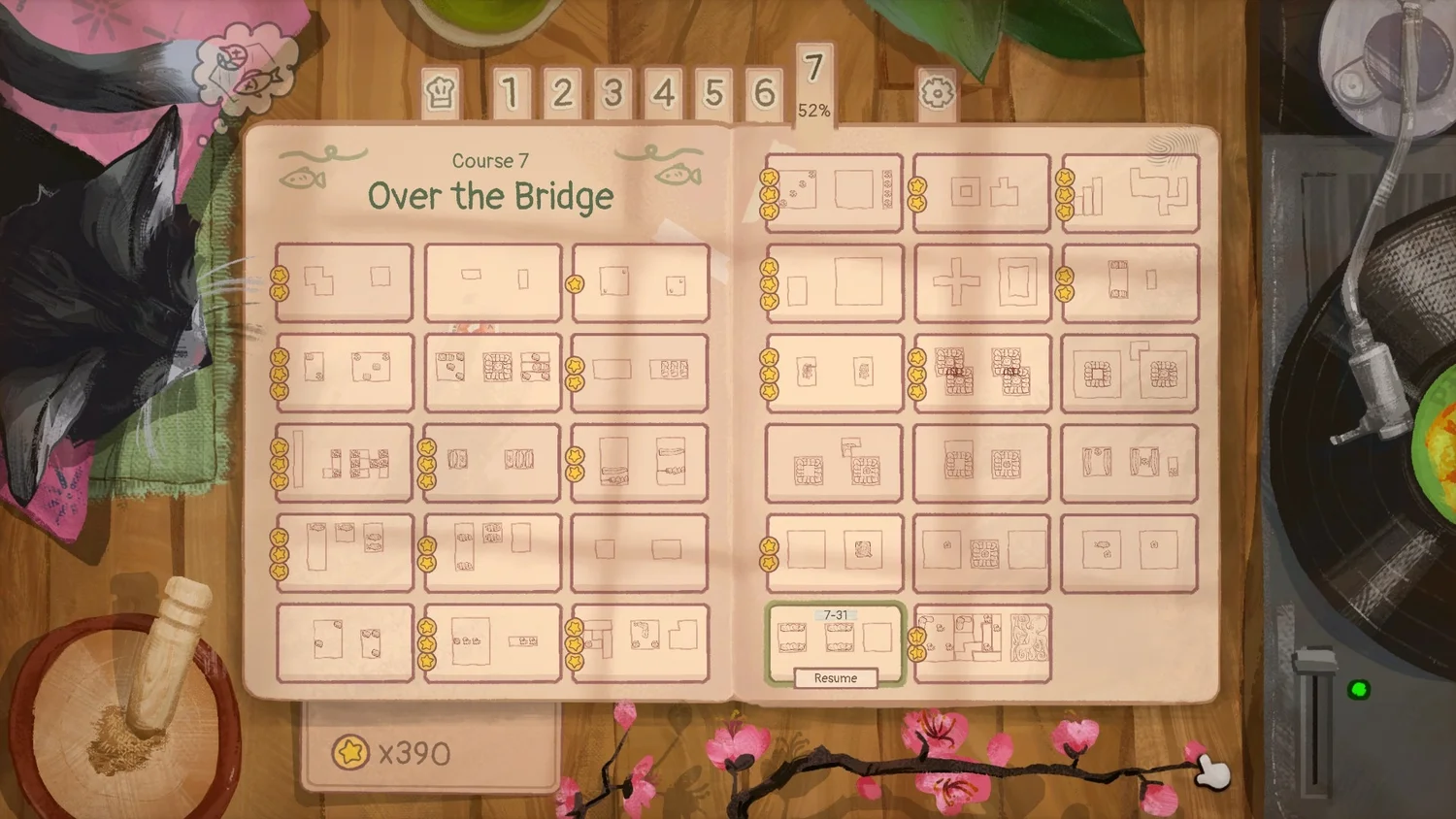The height and width of the screenshot is (819, 1456).
Task: Switch to course 2 tab
Action: [562, 93]
